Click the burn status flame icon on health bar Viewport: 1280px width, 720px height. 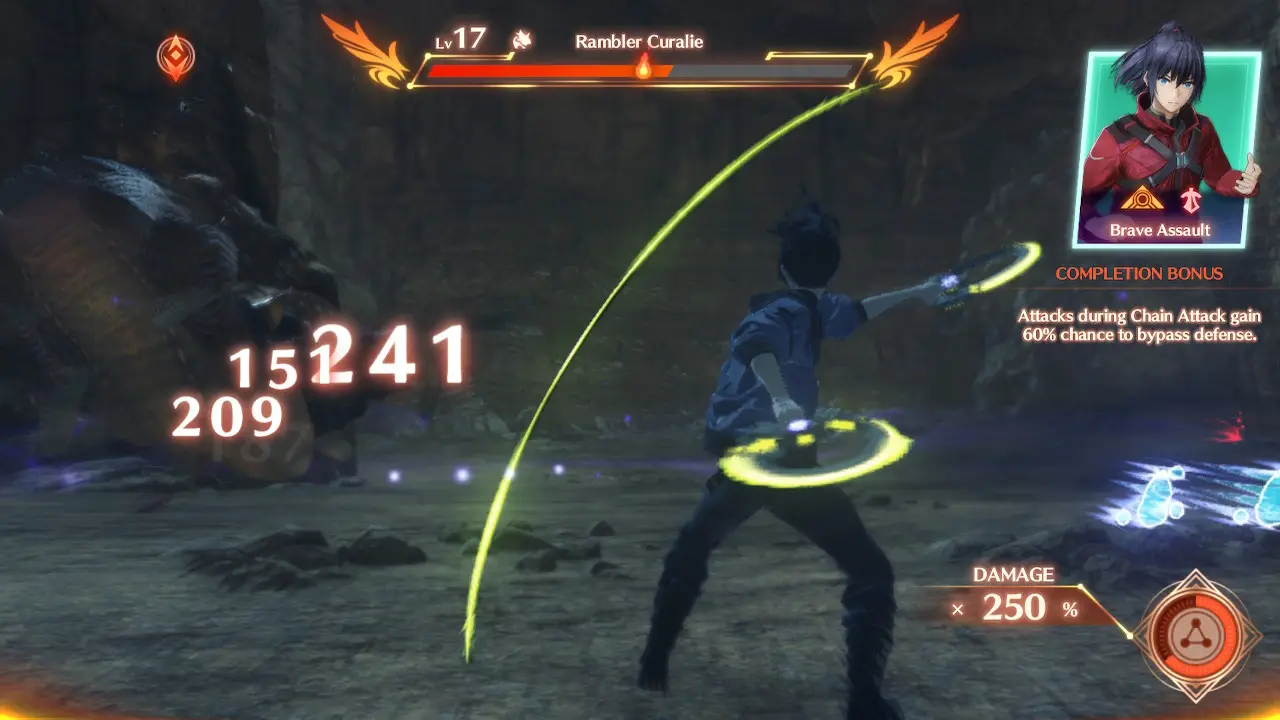tap(643, 70)
